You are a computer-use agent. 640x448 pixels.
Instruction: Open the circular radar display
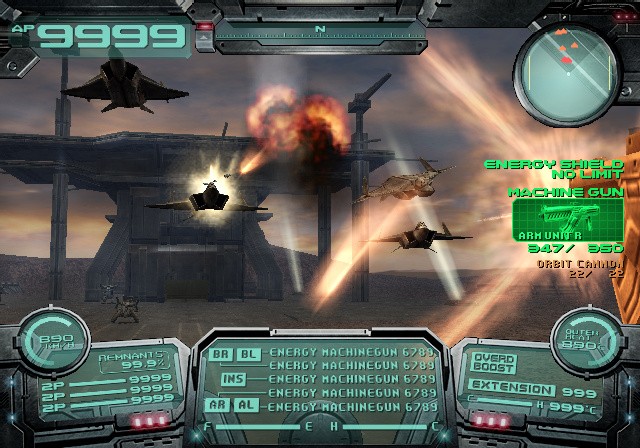pos(567,62)
